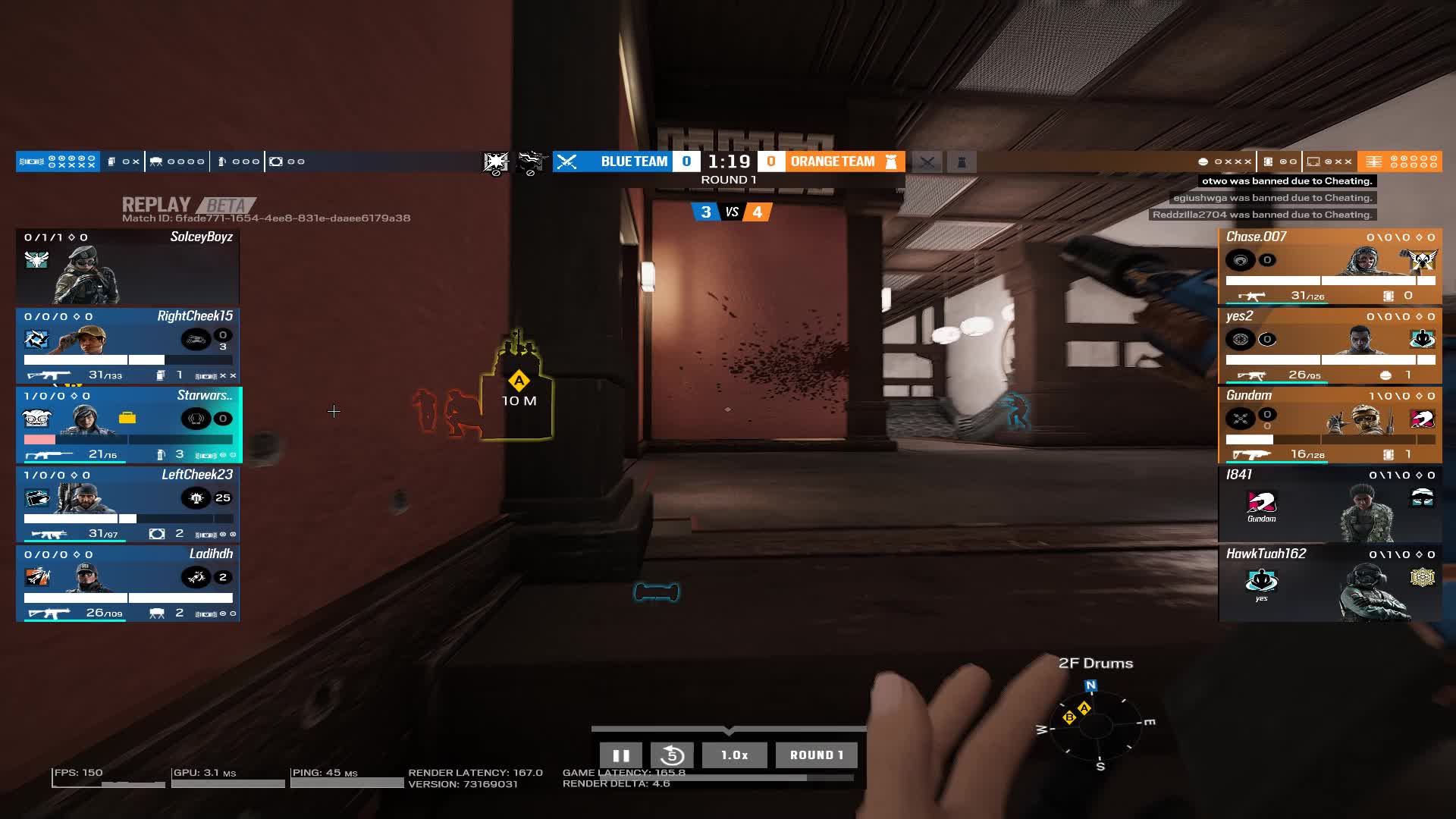Click the pause playback control
The image size is (1456, 819).
(x=621, y=755)
